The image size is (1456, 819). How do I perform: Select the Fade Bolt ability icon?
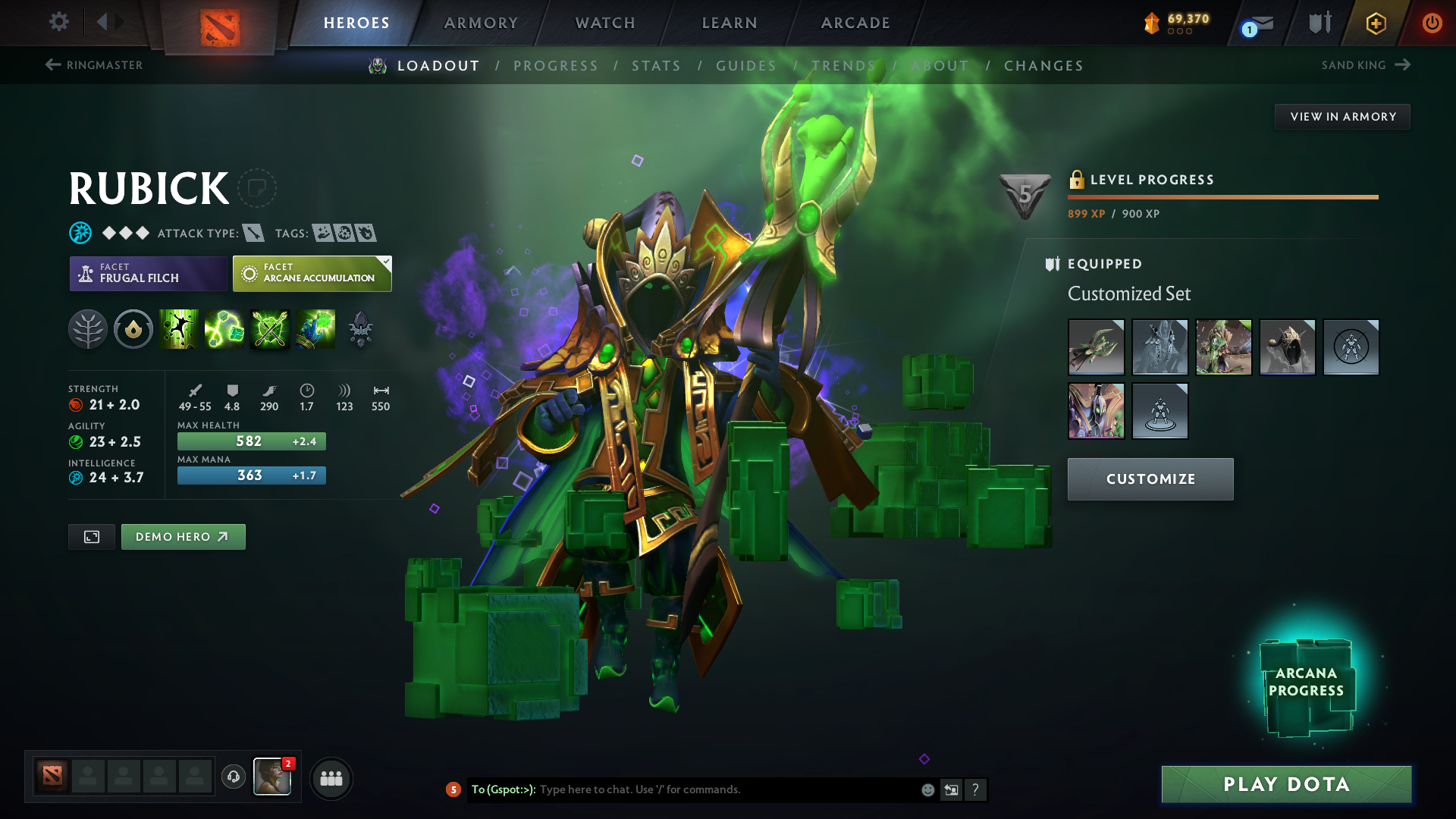point(224,329)
